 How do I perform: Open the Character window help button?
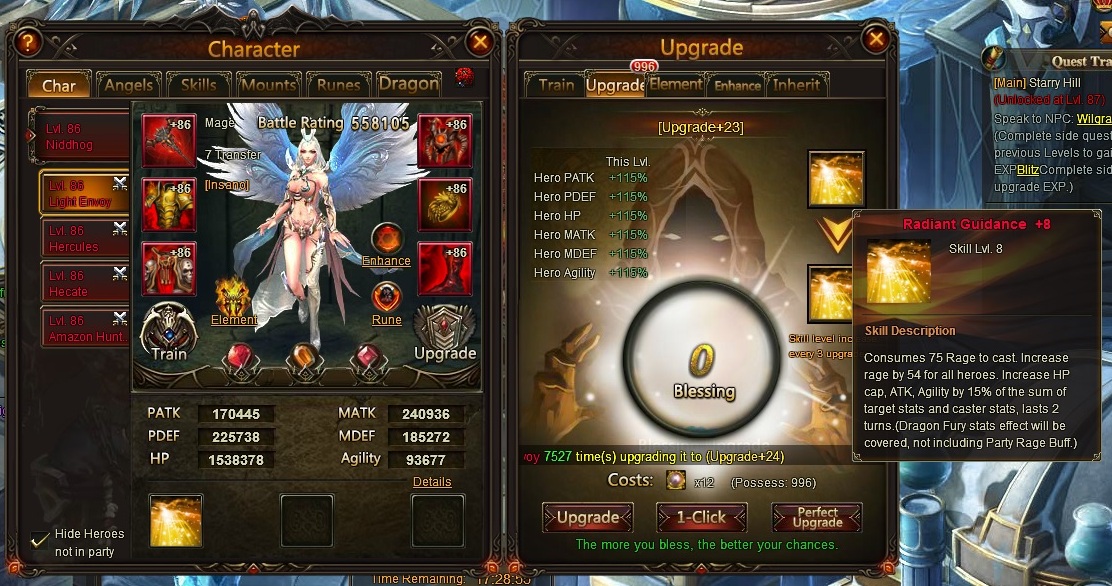(x=27, y=42)
